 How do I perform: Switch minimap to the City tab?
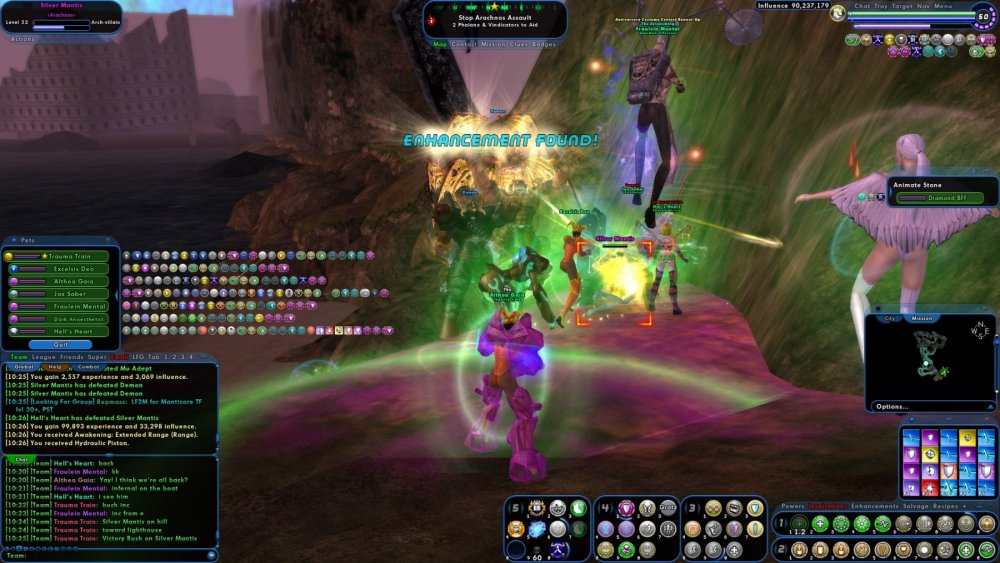(889, 318)
